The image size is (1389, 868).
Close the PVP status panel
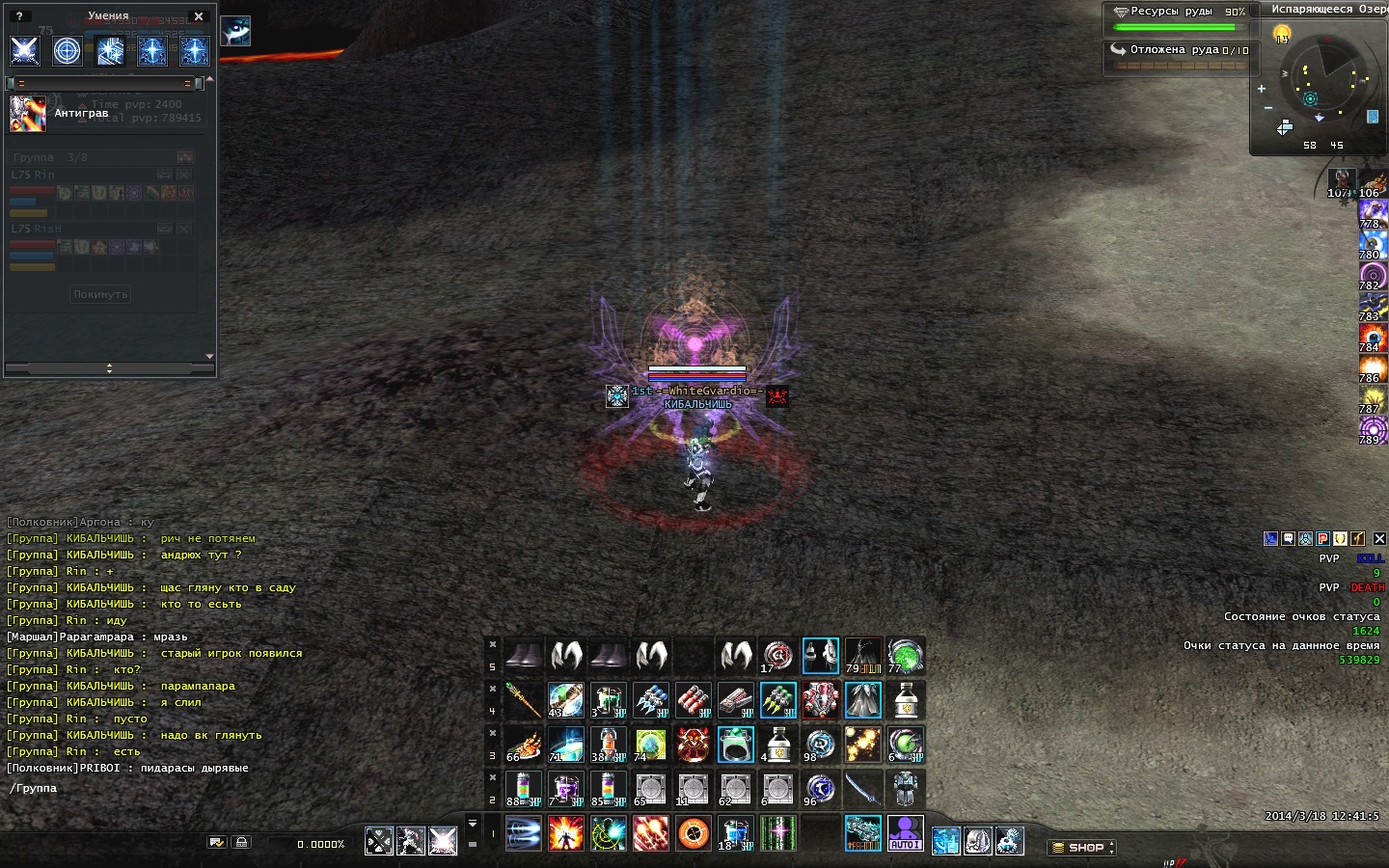1379,539
